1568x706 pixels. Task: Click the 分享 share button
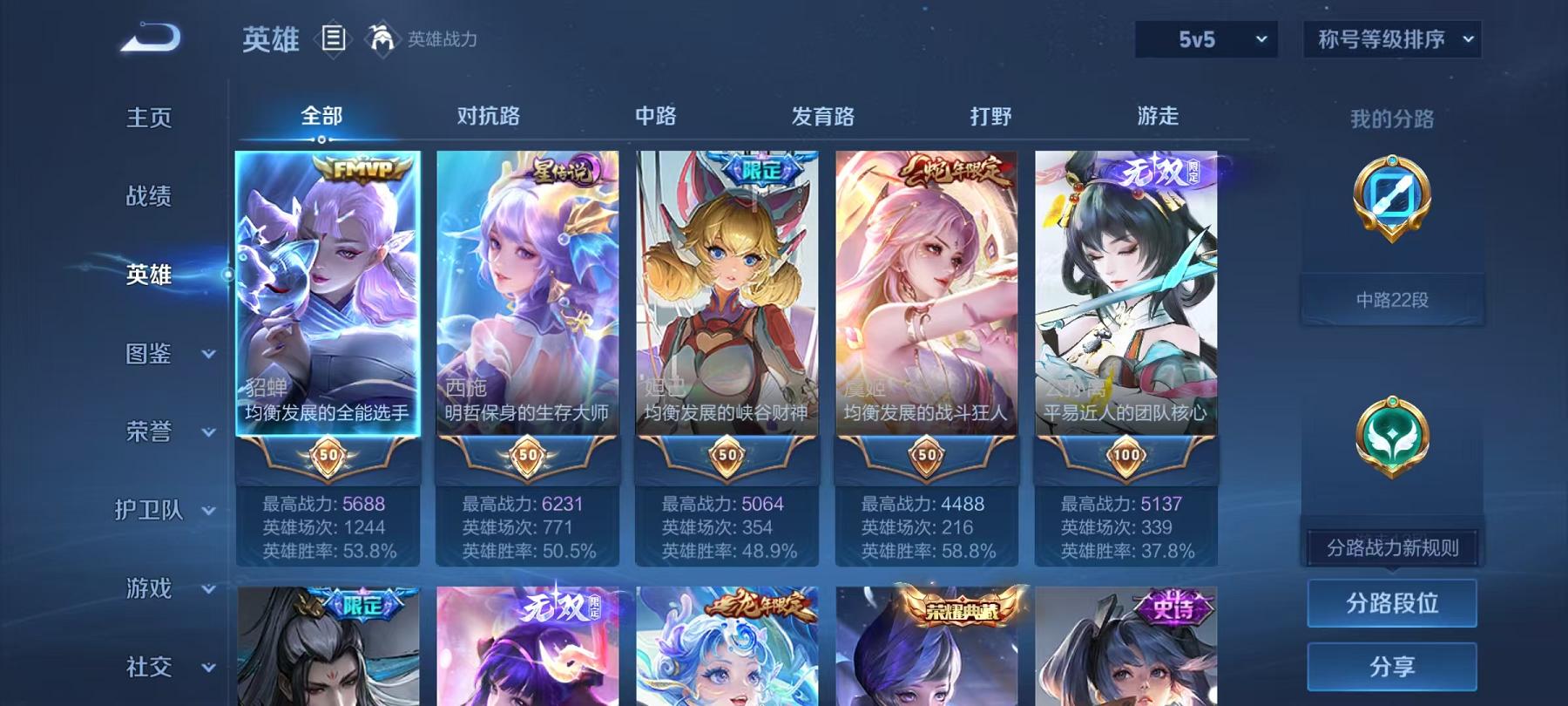(x=1393, y=667)
